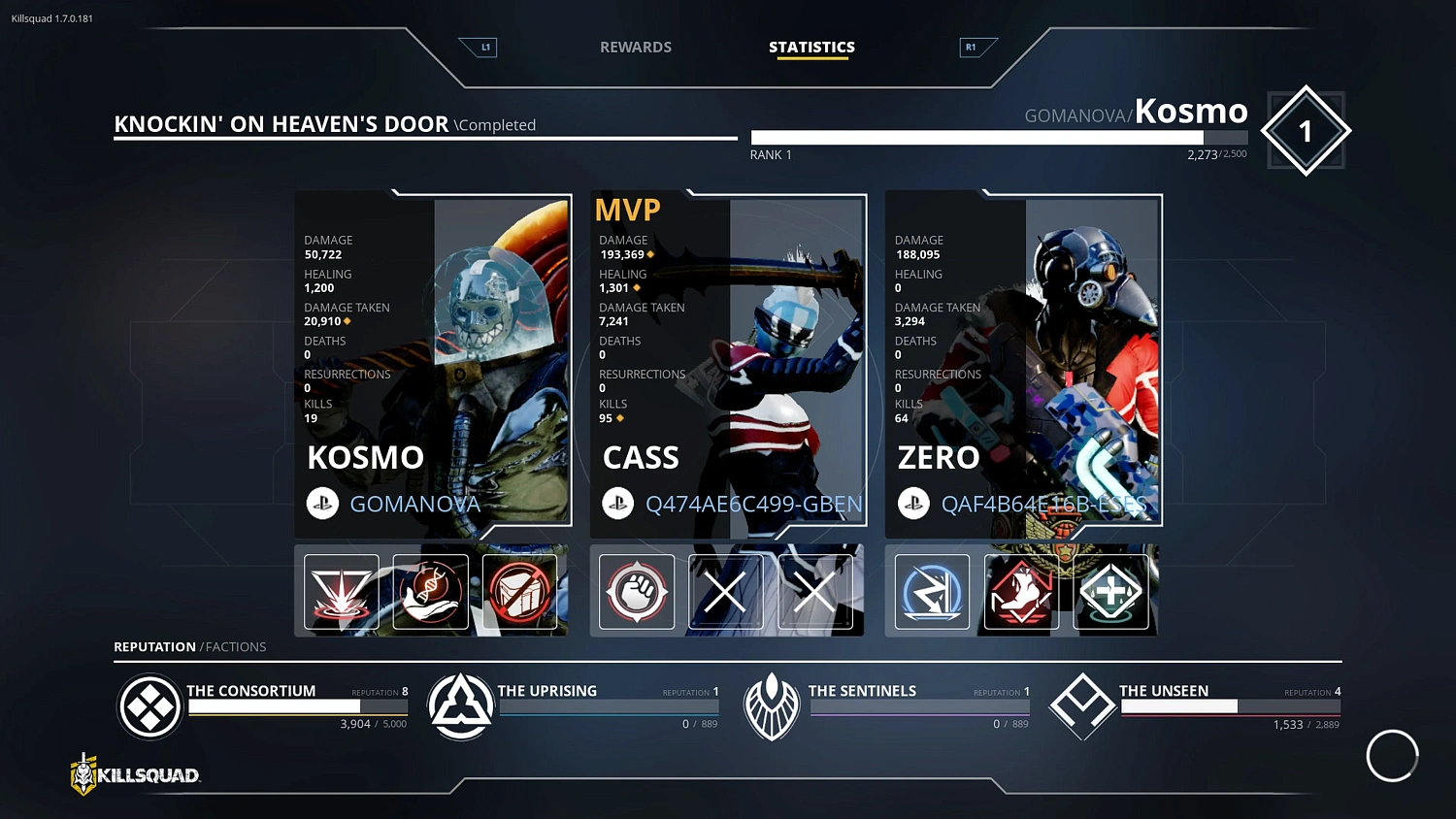Select Cass's raised fist ability icon

[637, 591]
